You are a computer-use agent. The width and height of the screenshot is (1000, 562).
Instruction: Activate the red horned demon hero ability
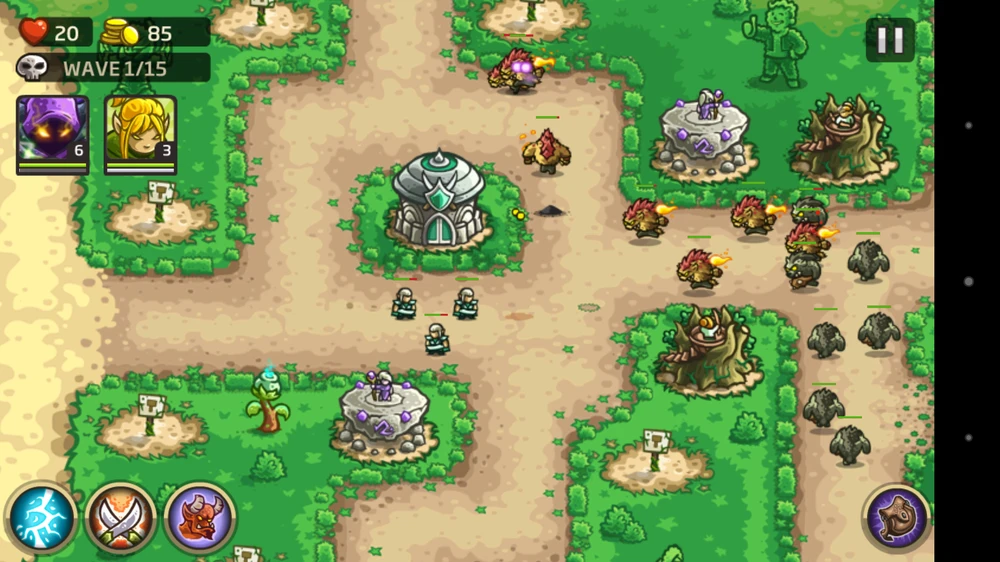point(199,517)
